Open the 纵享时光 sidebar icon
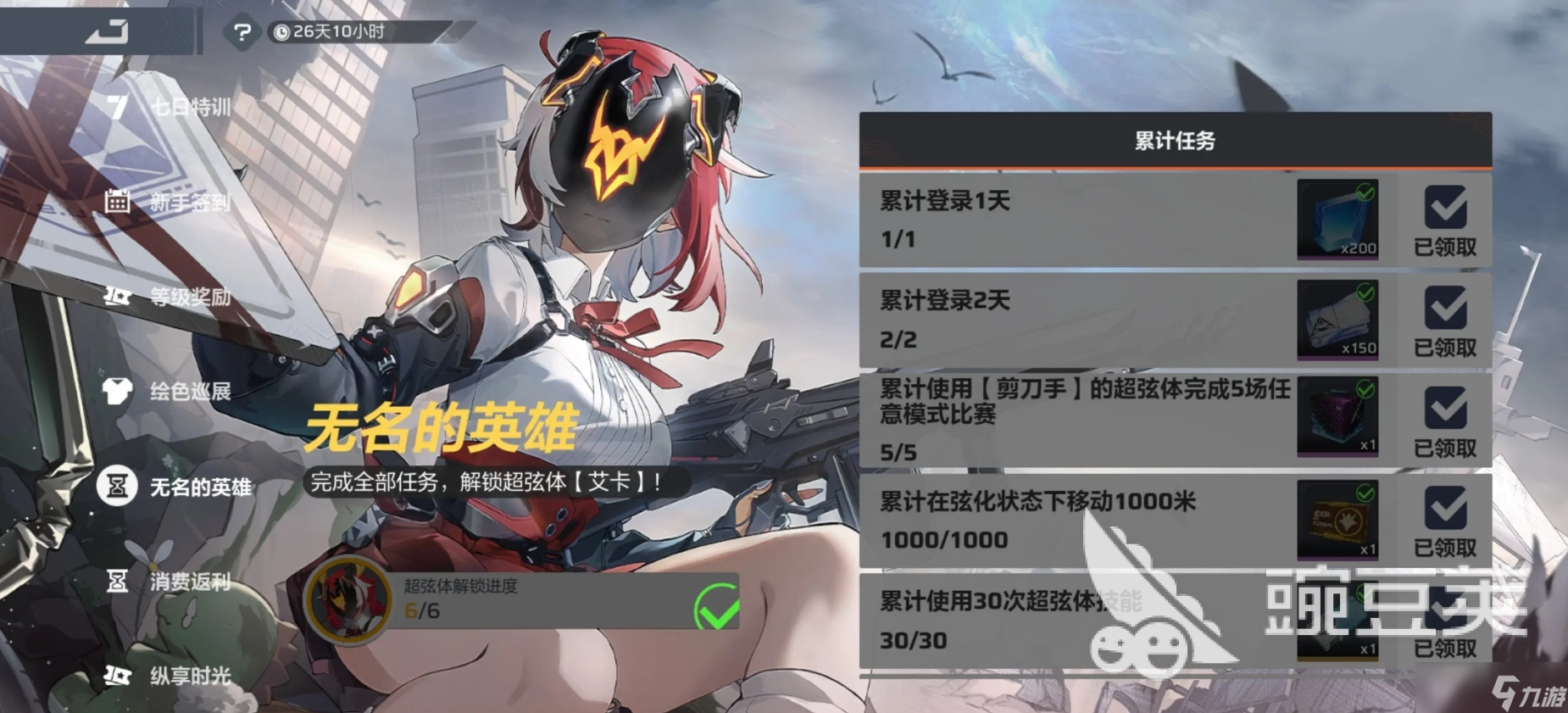 (x=116, y=677)
